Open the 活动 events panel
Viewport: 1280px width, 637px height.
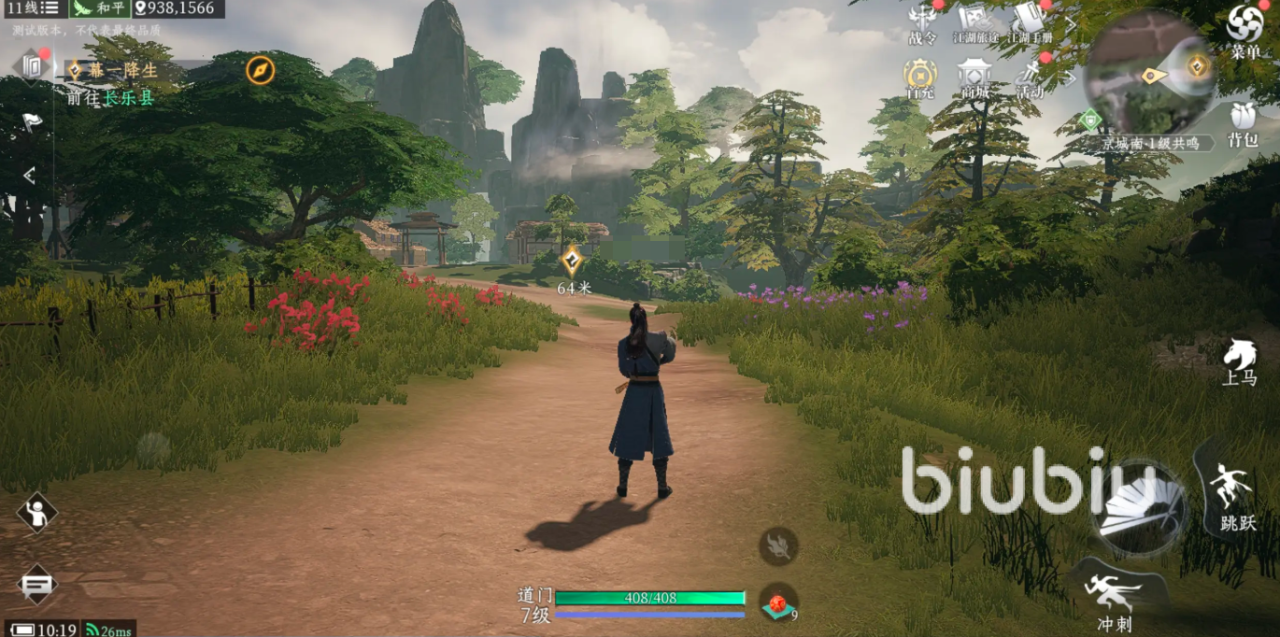click(x=1030, y=77)
